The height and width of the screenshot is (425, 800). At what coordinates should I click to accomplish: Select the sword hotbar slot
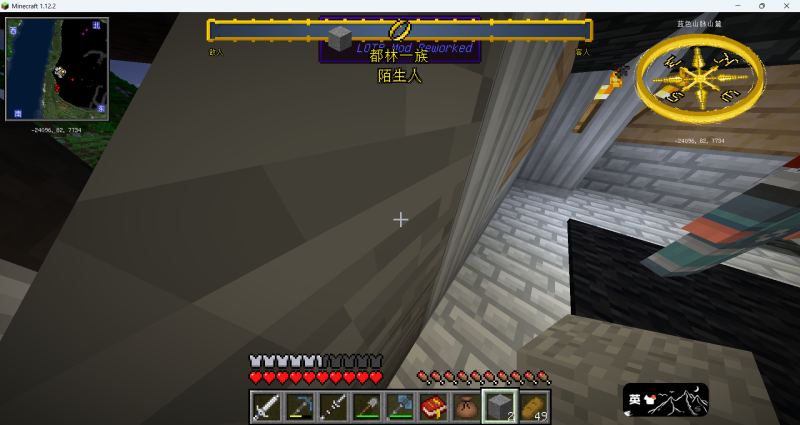tap(266, 406)
